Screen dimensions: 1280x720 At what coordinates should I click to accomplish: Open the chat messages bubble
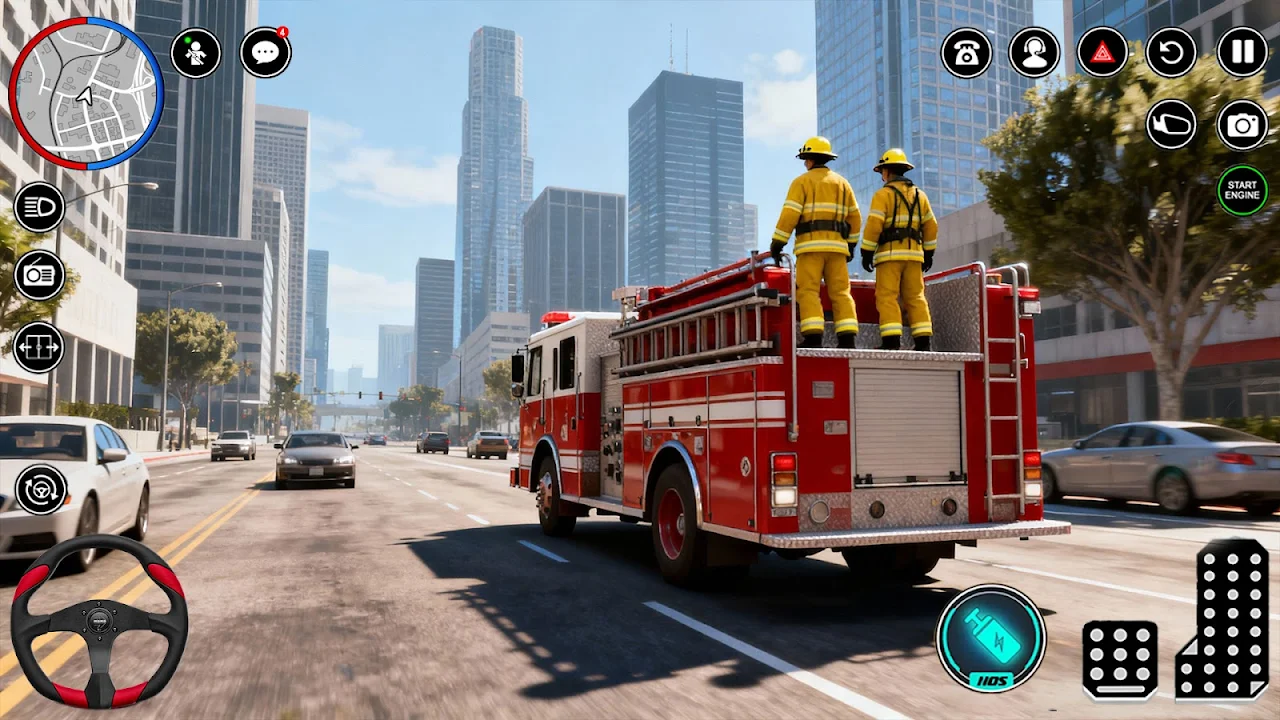pyautogui.click(x=266, y=52)
